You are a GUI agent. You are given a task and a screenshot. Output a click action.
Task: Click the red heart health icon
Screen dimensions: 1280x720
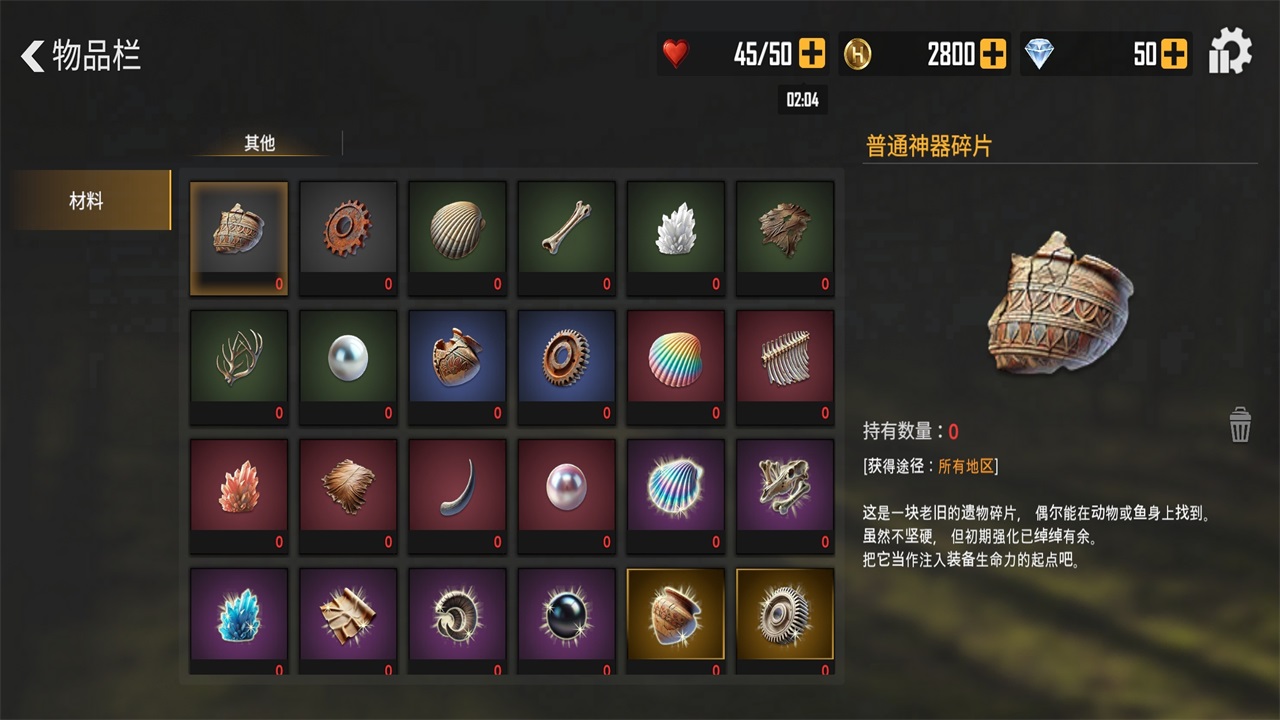pyautogui.click(x=676, y=51)
